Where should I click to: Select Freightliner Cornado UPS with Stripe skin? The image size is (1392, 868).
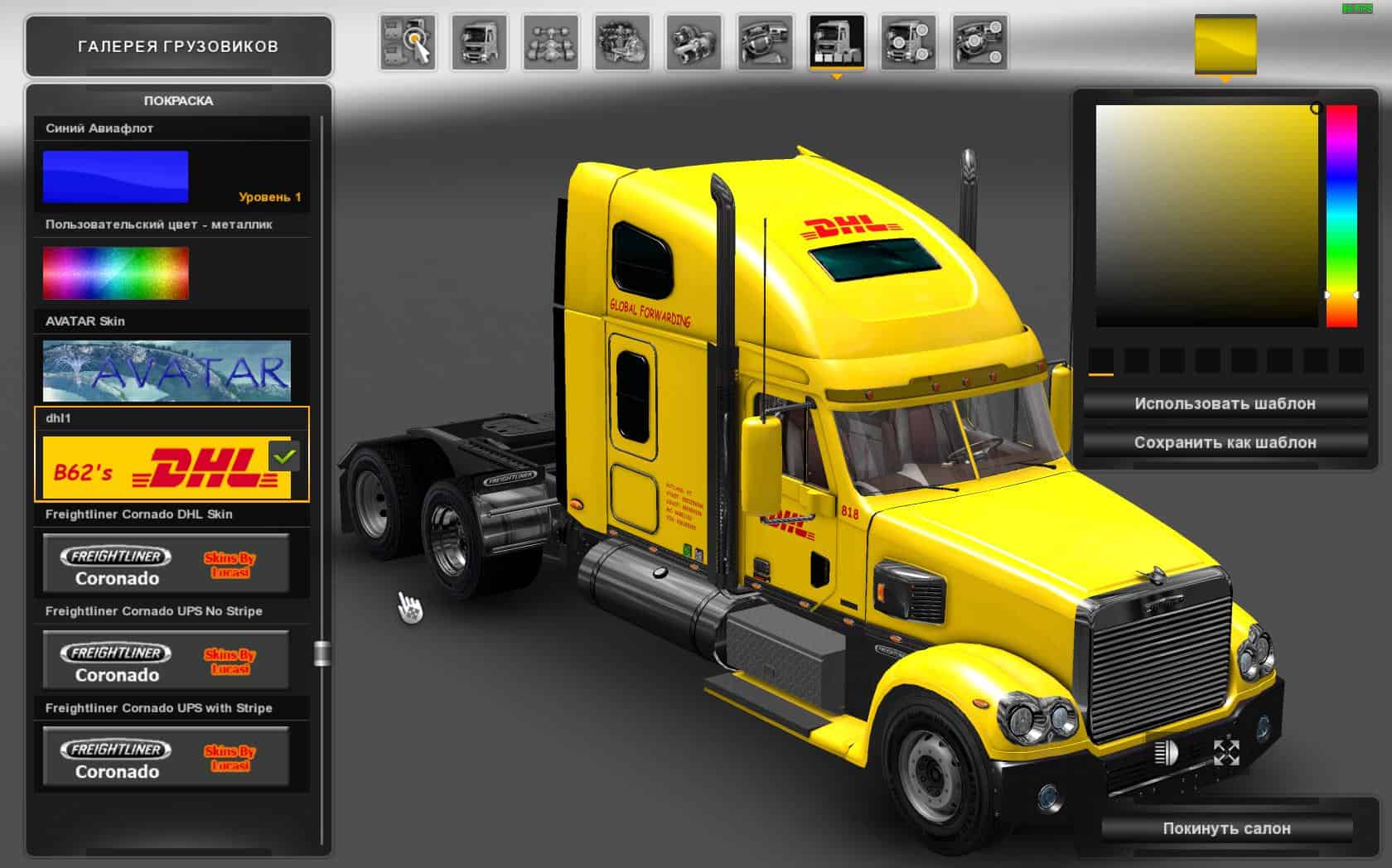coord(167,757)
